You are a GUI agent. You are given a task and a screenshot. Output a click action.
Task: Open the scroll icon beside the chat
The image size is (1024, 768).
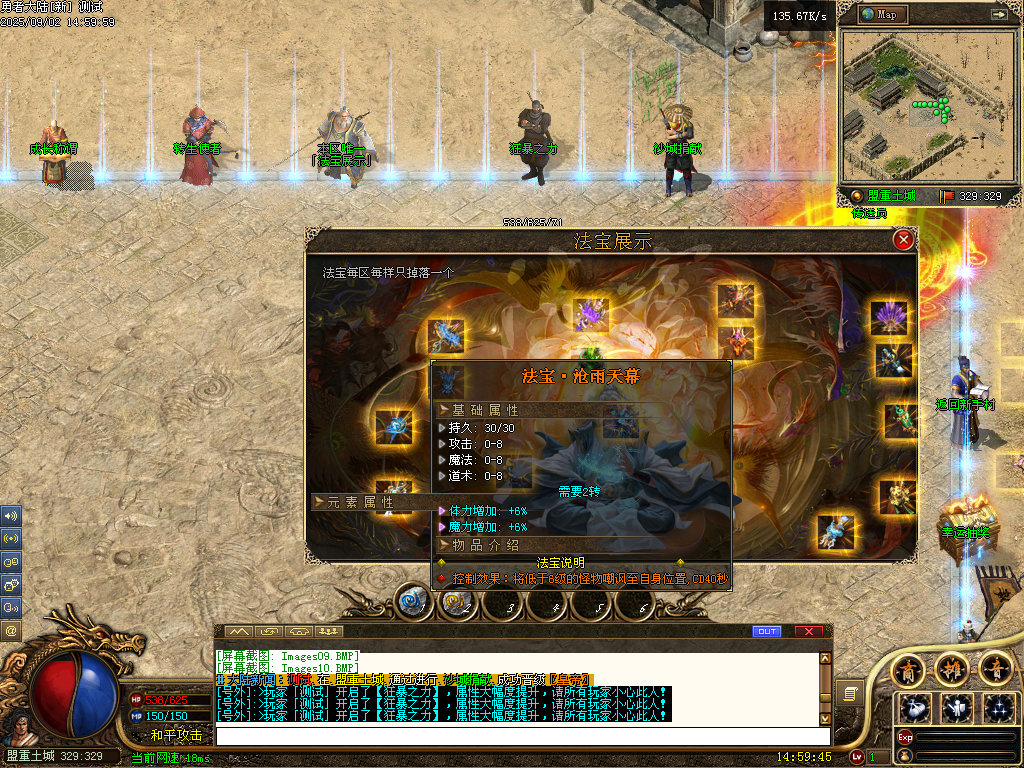[849, 692]
